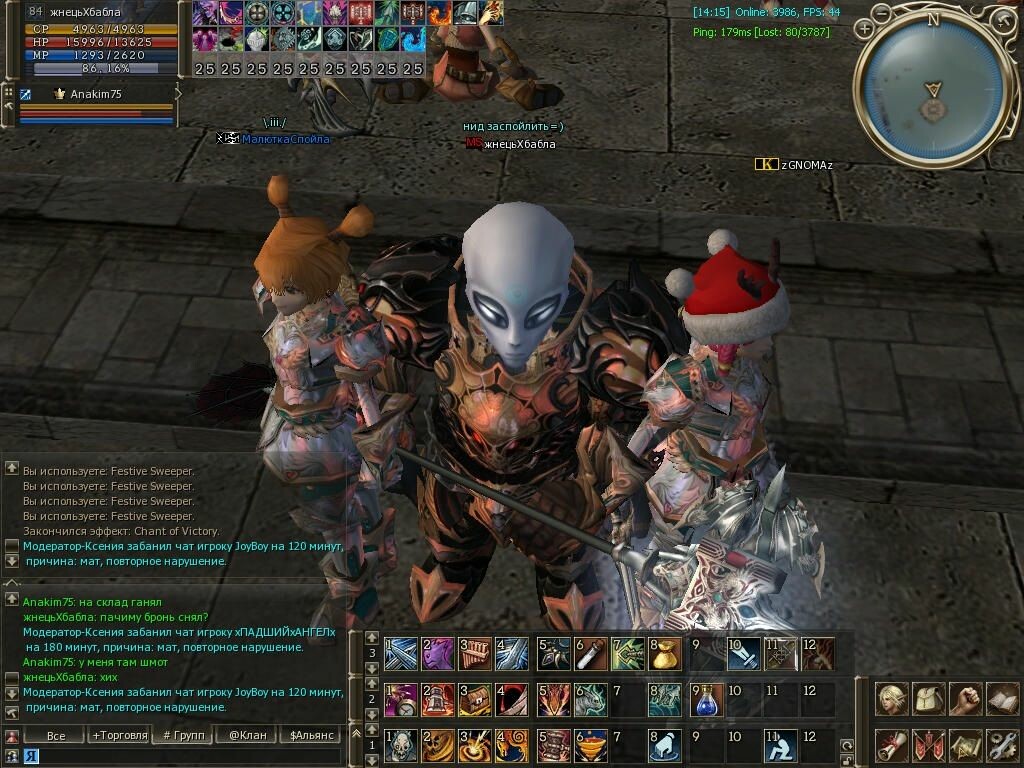The image size is (1024, 768).
Task: Open system options (wrench and gear icon)
Action: point(1002,745)
